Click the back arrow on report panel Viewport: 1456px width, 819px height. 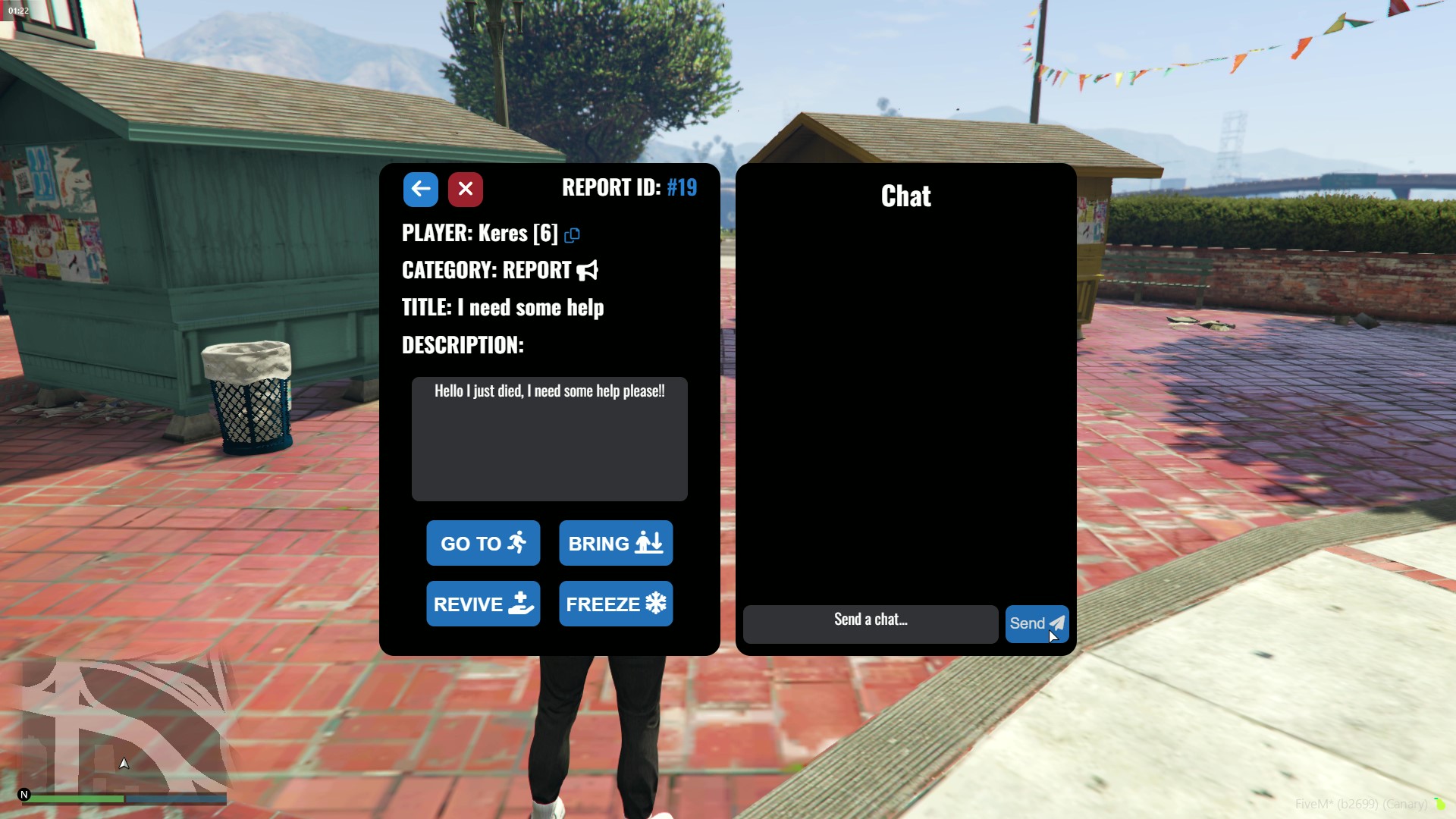pos(421,189)
